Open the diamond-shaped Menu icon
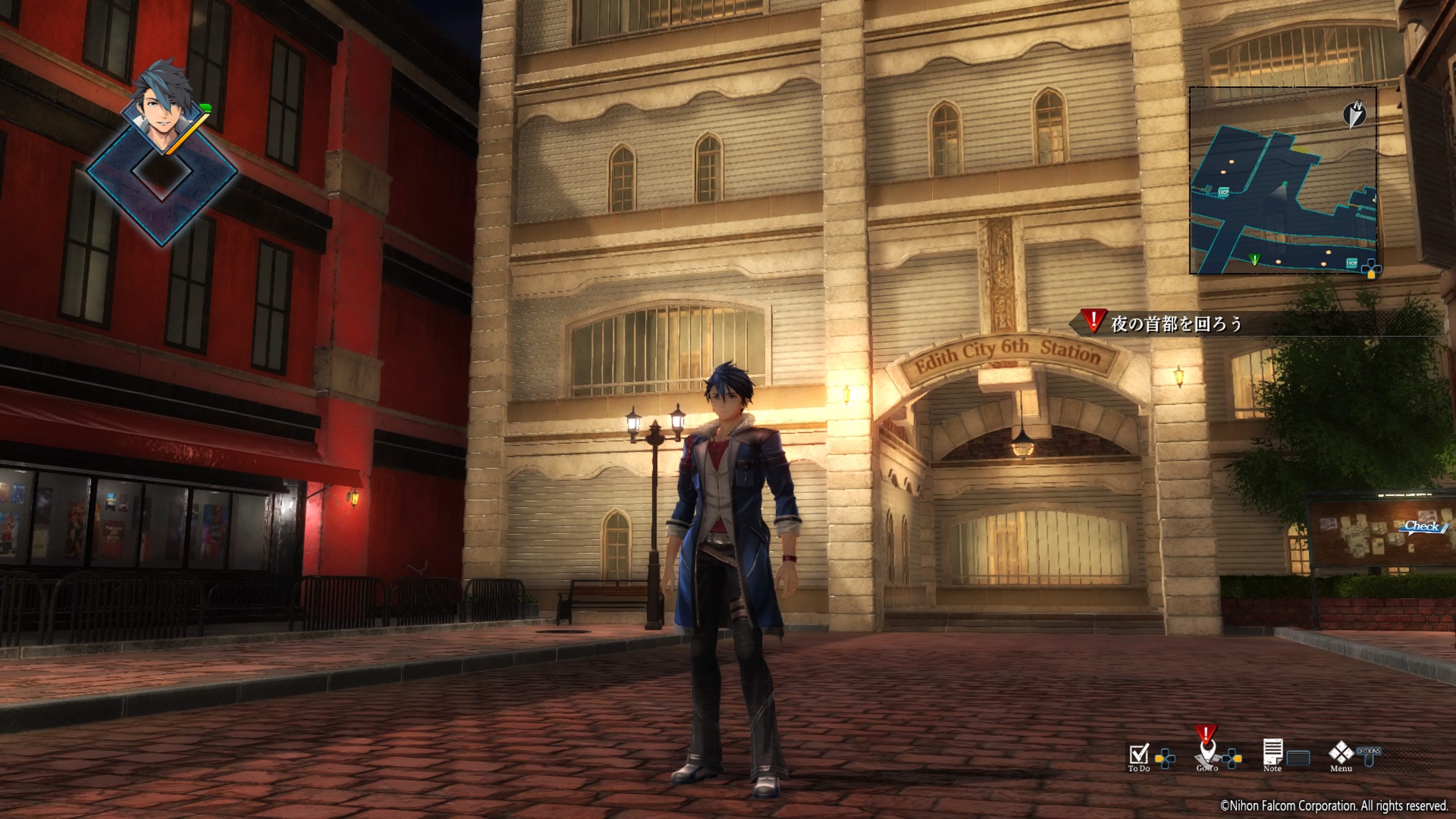1456x819 pixels. (x=1341, y=753)
